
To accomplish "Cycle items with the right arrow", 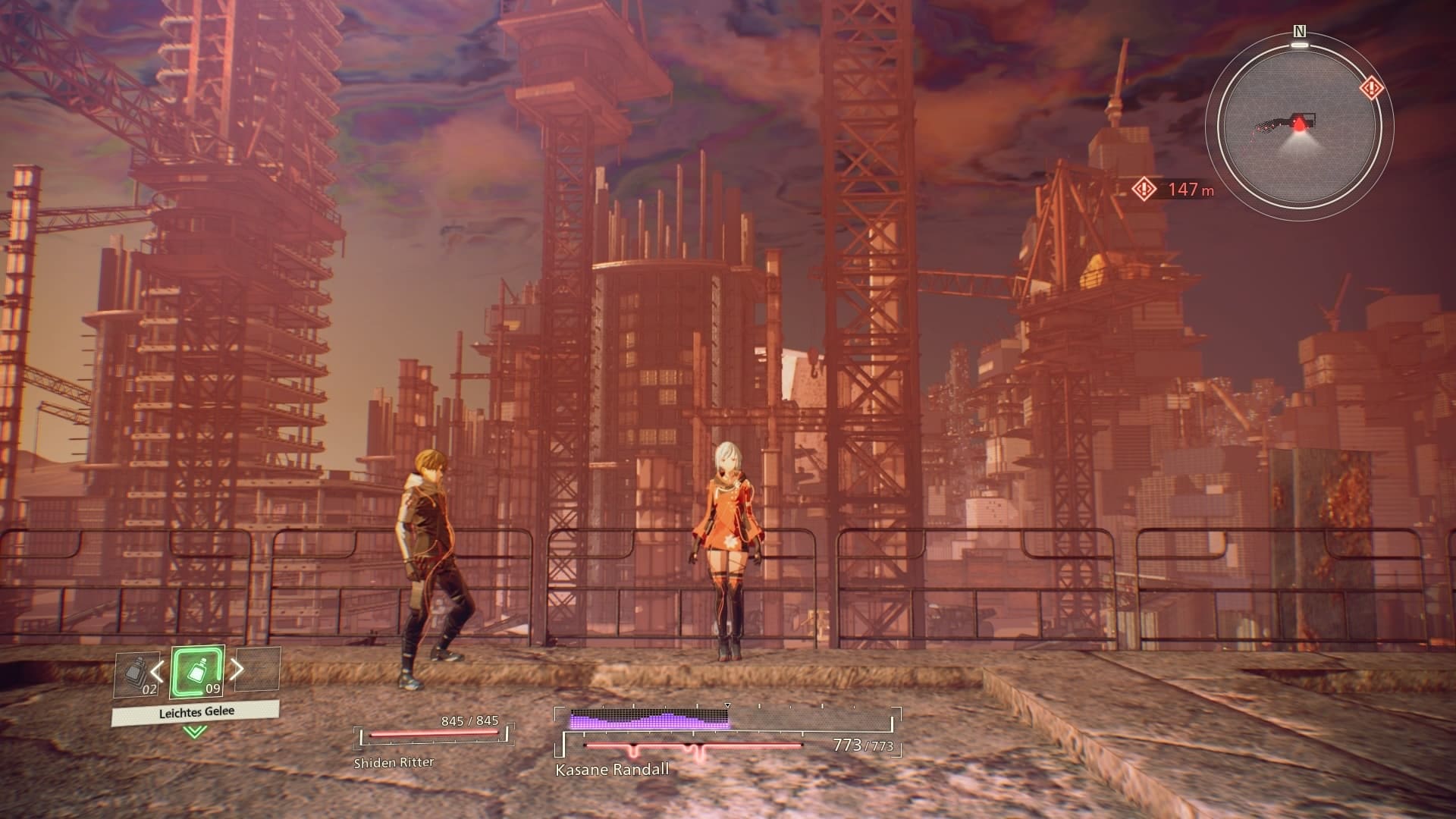I will [237, 668].
